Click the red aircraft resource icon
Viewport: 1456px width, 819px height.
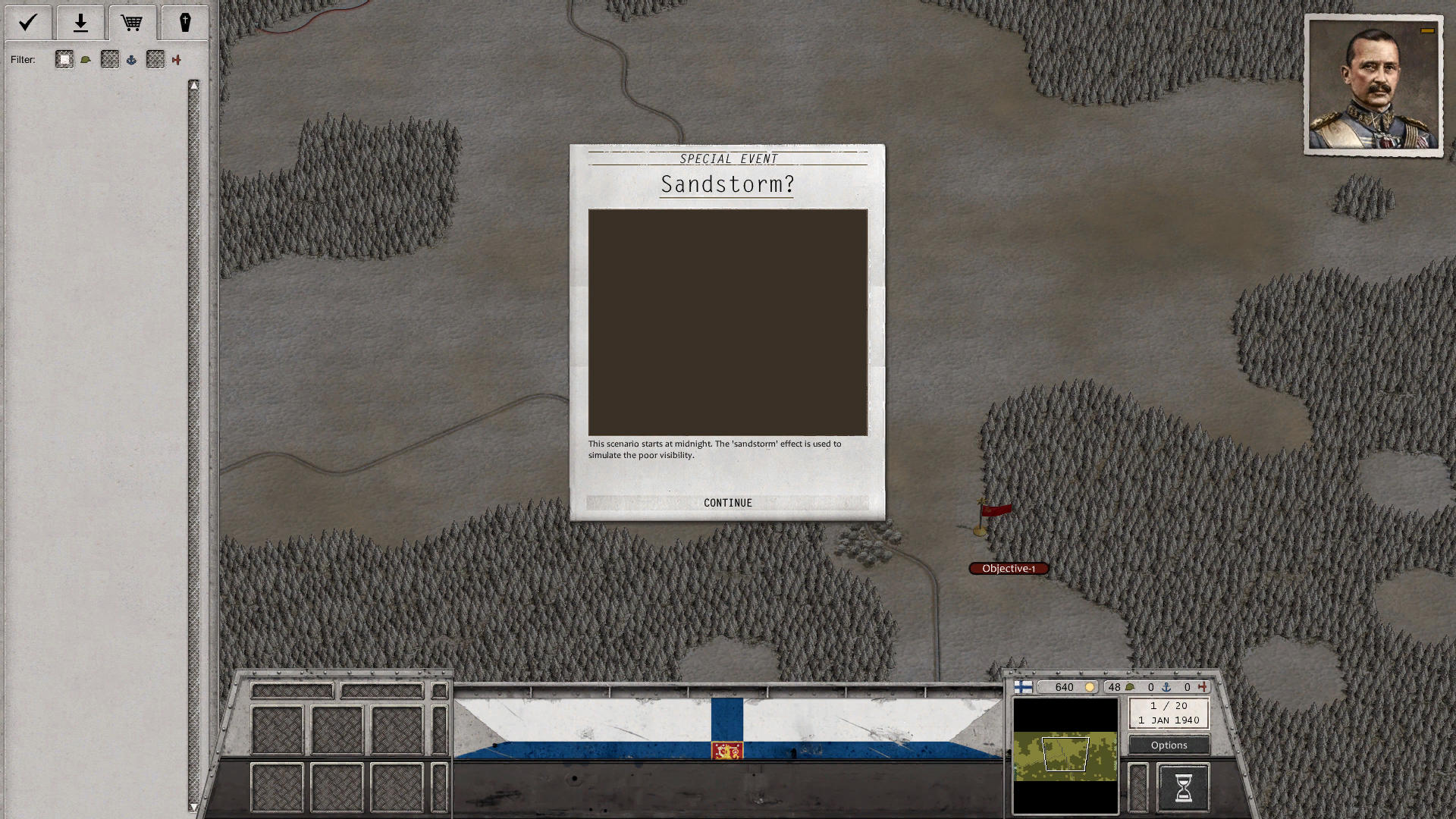coord(1203,687)
